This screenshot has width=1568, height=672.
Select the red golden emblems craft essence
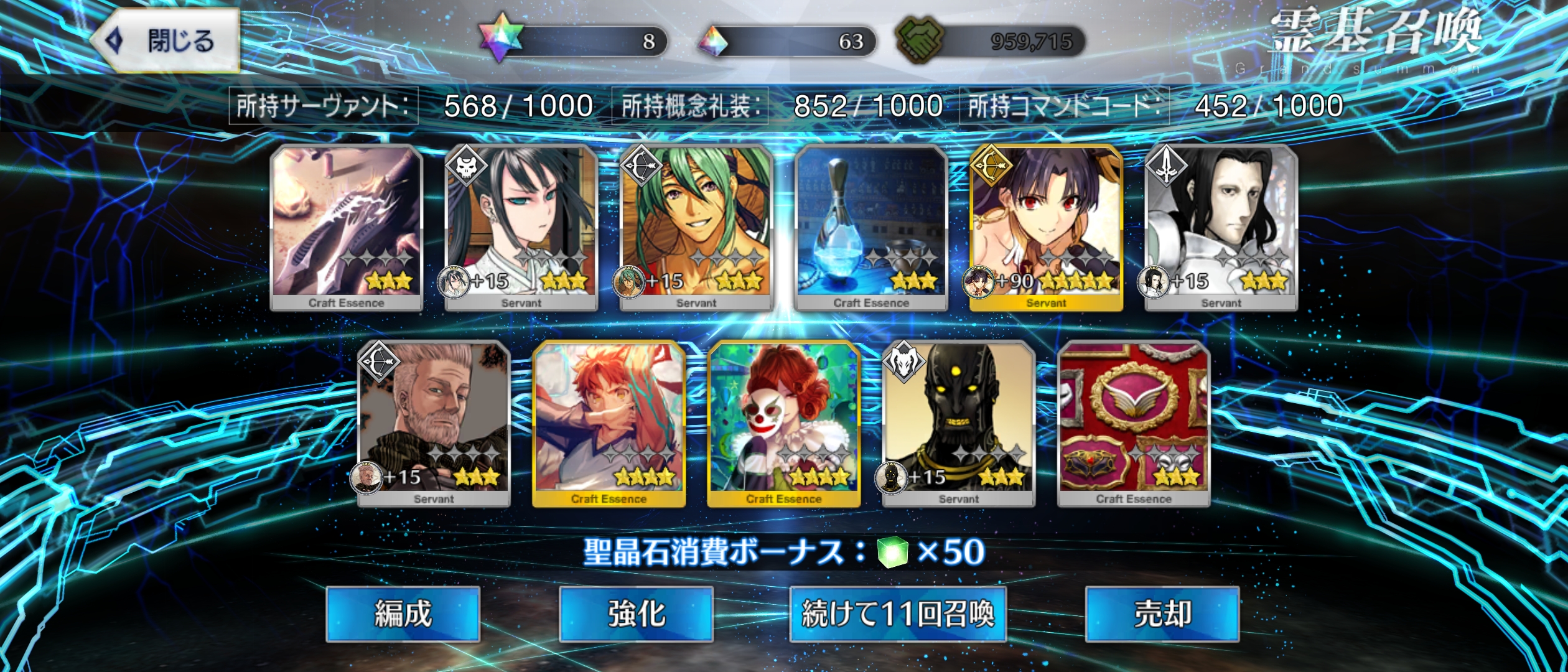coord(1134,423)
